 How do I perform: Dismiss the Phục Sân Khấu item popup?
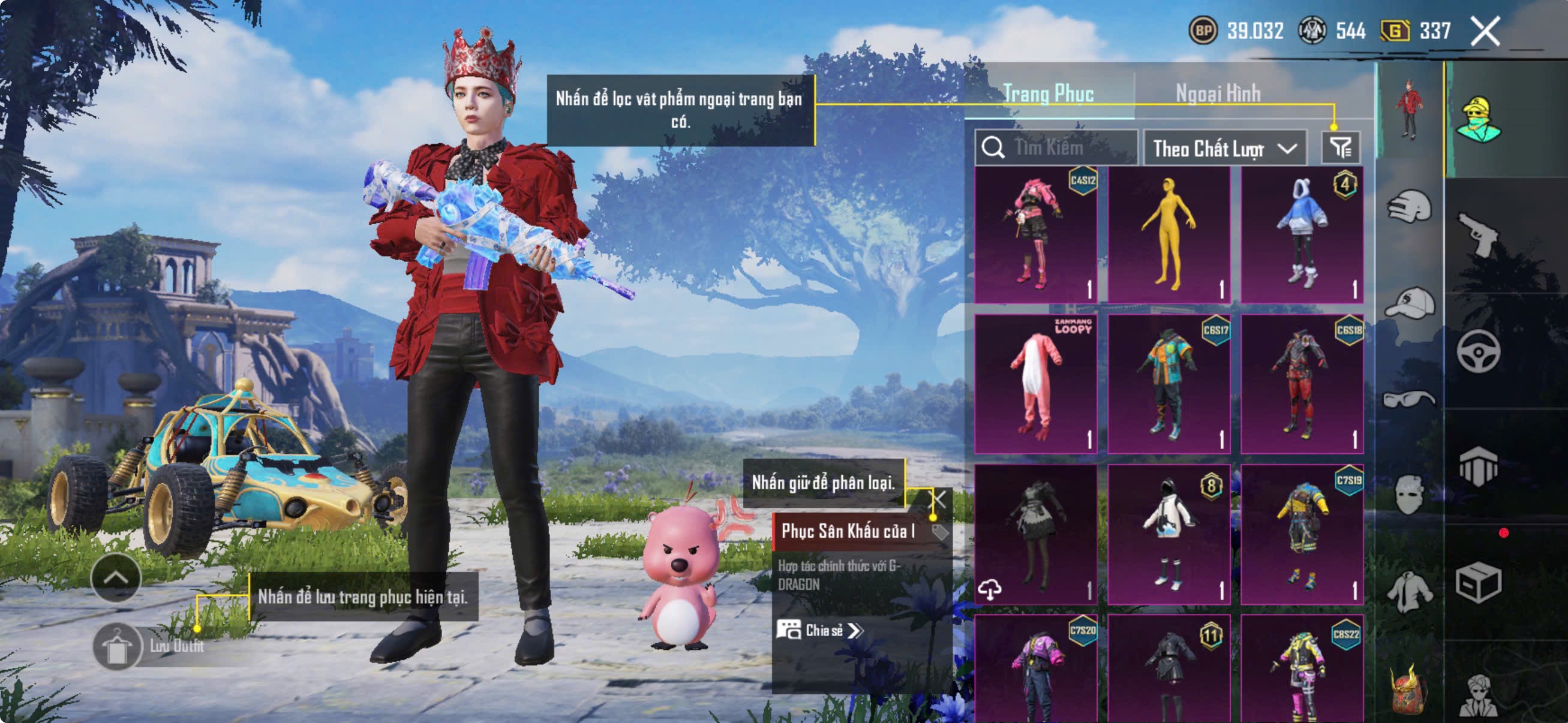click(940, 499)
